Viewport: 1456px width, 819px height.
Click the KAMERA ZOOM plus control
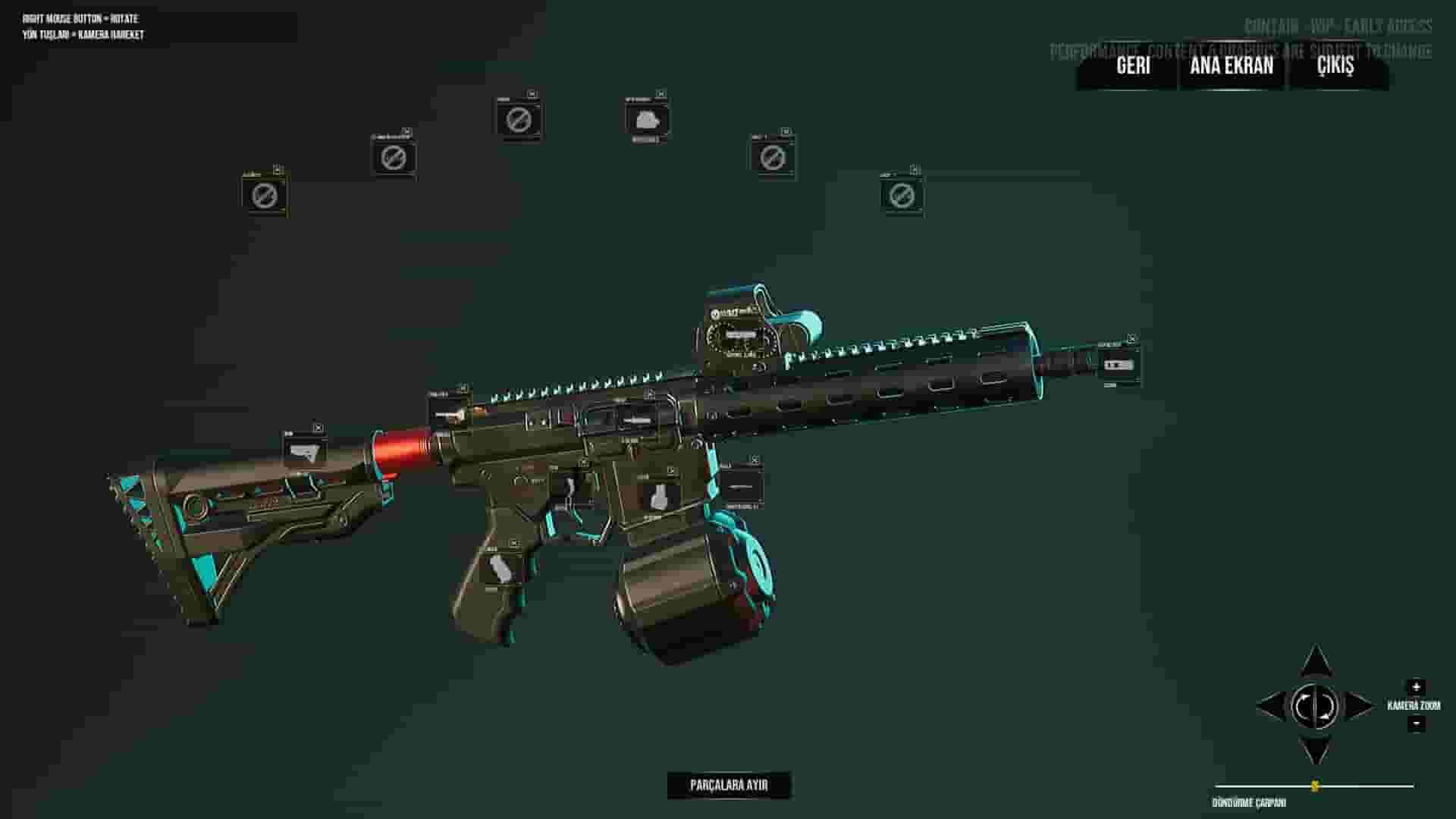1417,686
